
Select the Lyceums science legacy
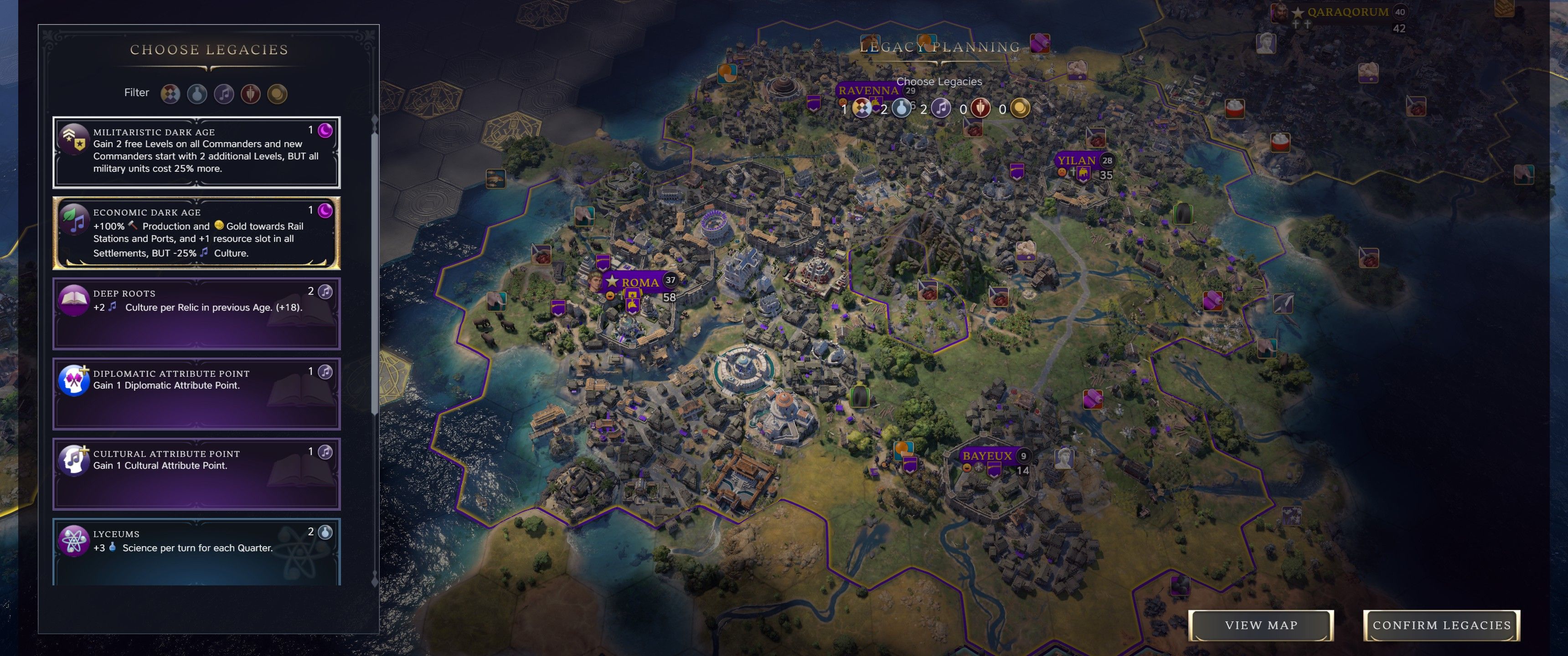(196, 550)
